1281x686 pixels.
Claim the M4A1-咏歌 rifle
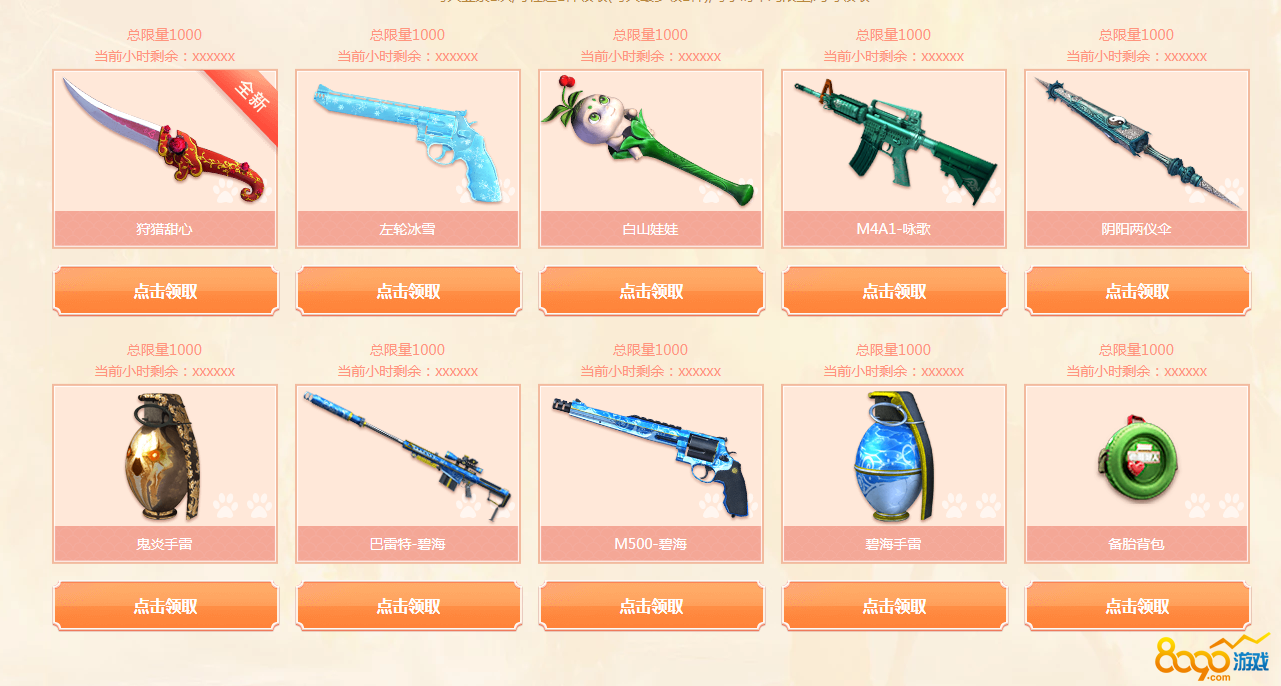click(x=894, y=291)
